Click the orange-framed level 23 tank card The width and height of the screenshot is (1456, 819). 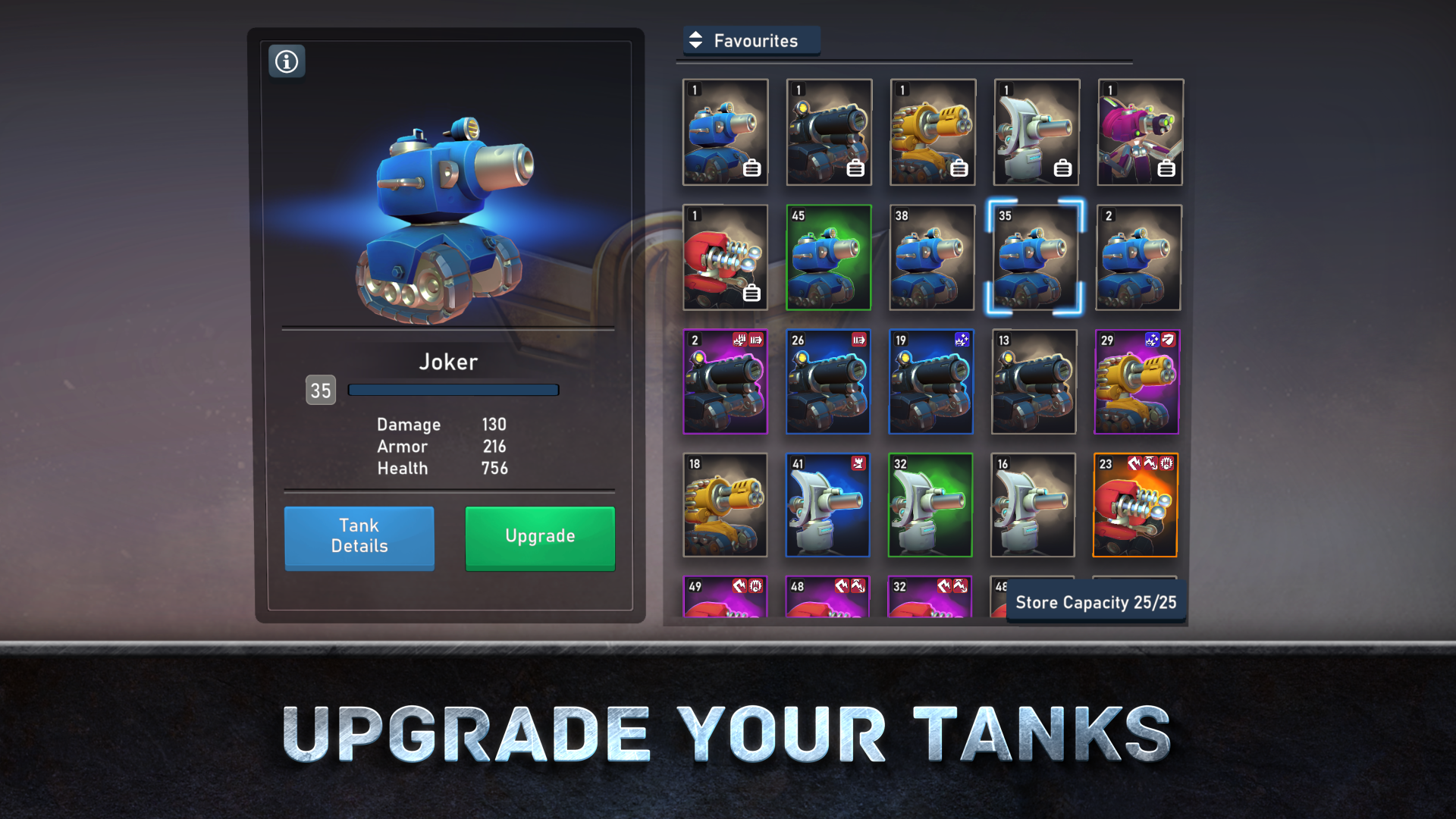[1135, 505]
